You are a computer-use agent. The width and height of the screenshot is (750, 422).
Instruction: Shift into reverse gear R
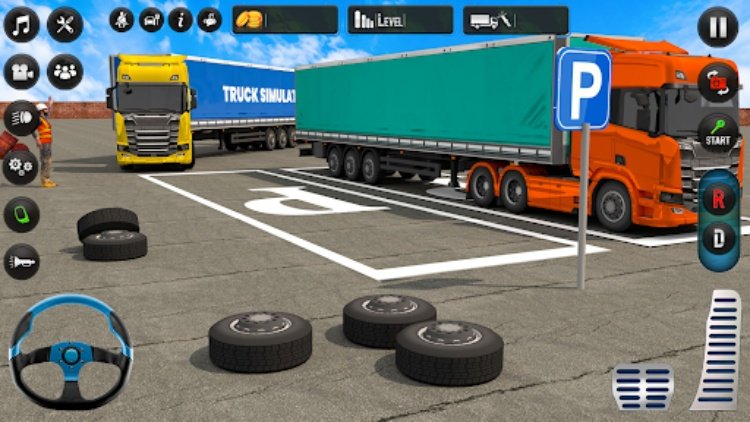718,198
